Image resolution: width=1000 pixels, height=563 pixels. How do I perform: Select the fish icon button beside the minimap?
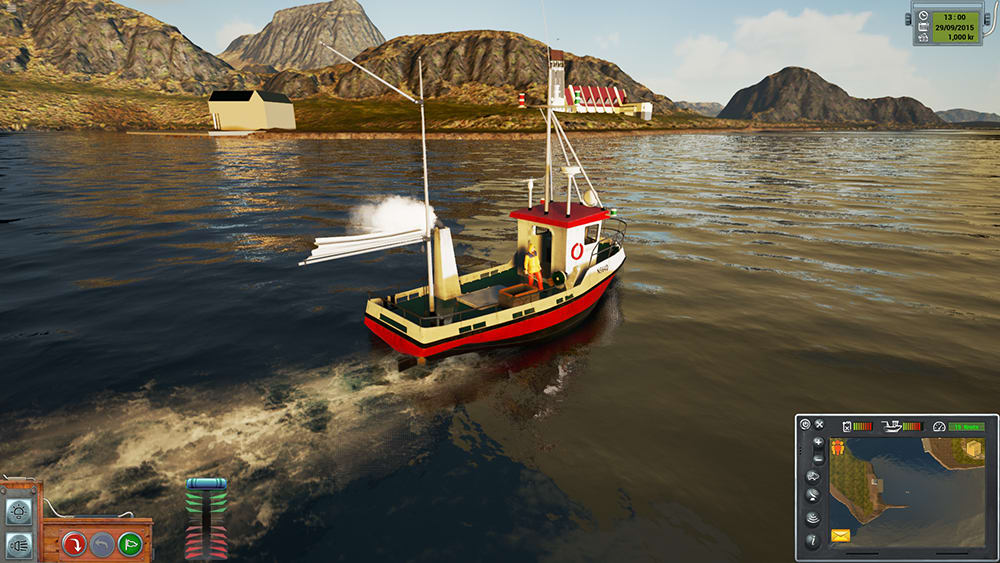[813, 477]
